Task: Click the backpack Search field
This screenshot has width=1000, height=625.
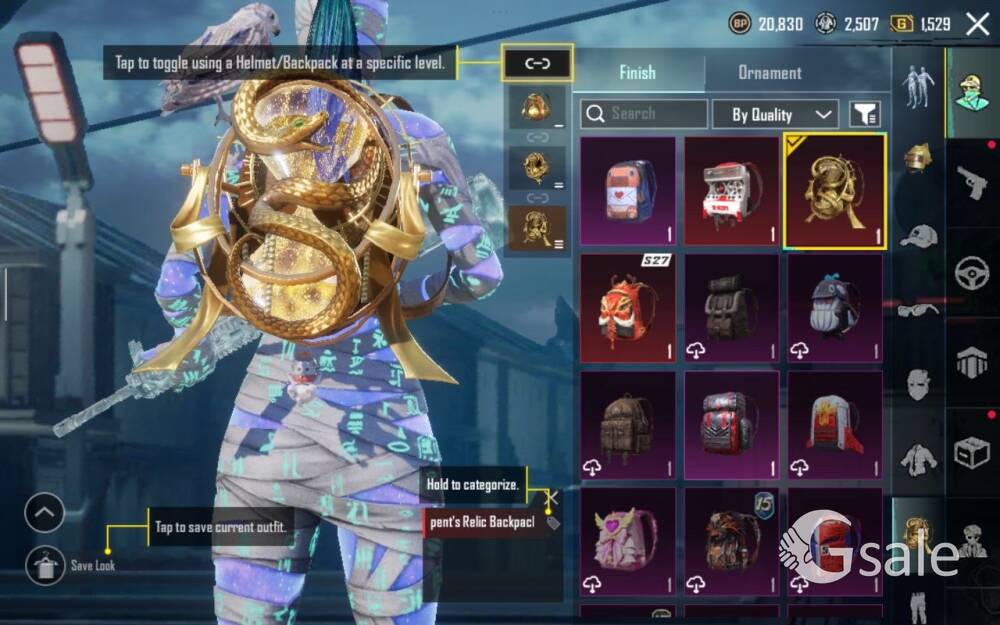Action: tap(644, 114)
